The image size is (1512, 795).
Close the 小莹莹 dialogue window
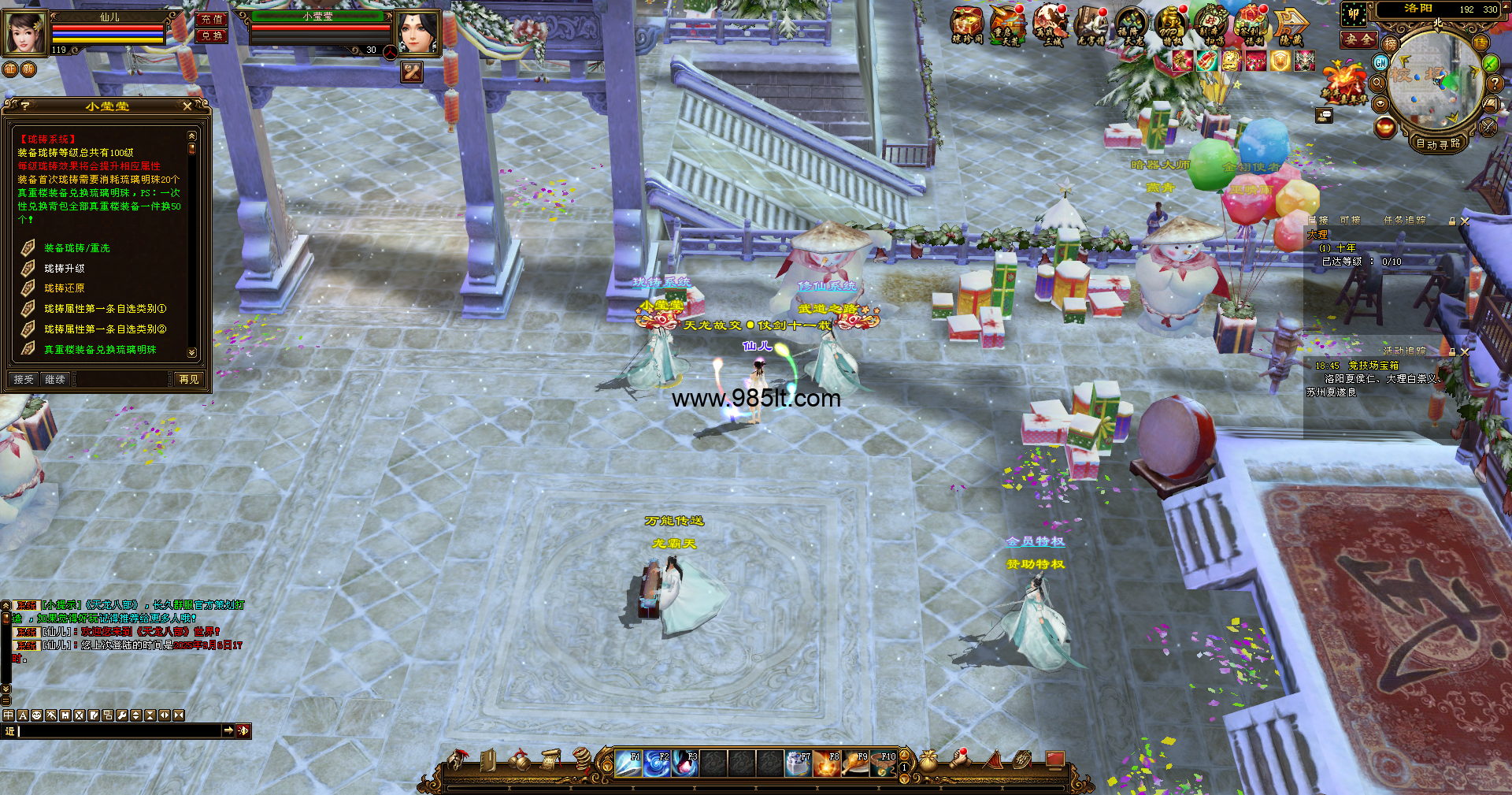[x=187, y=106]
